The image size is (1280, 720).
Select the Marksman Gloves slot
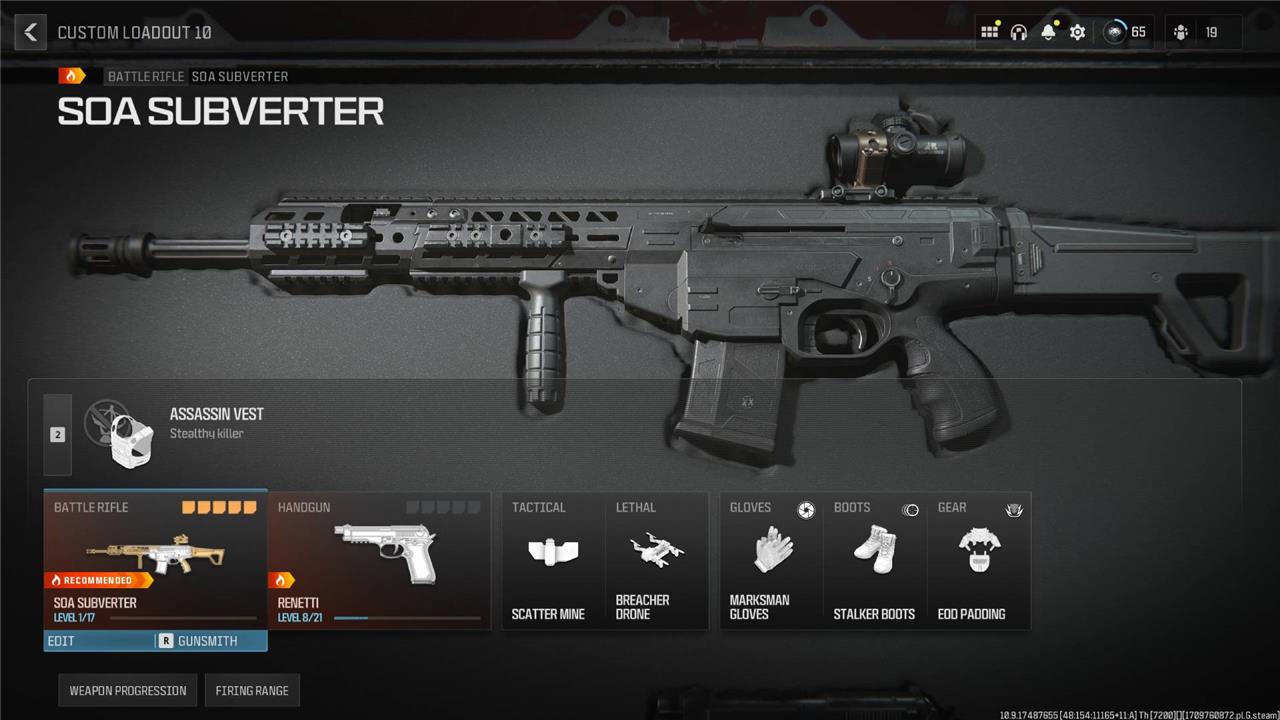771,561
